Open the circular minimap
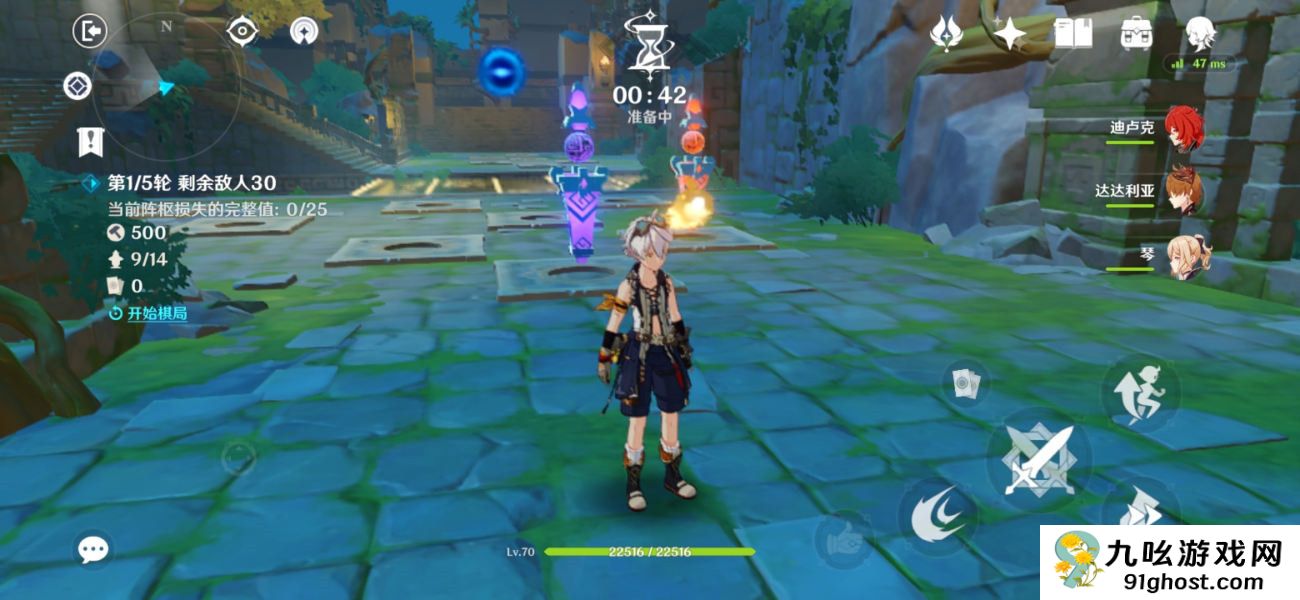 tap(166, 85)
